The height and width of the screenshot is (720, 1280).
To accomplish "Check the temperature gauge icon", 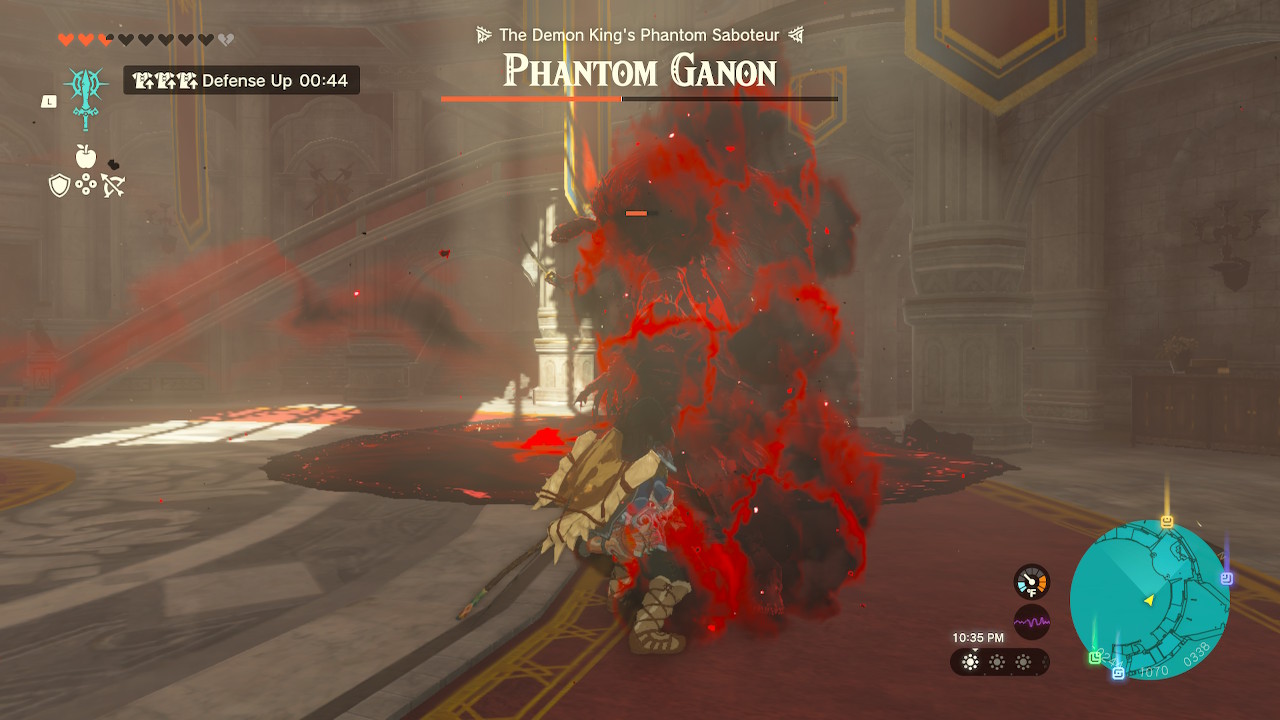I will (x=1031, y=582).
